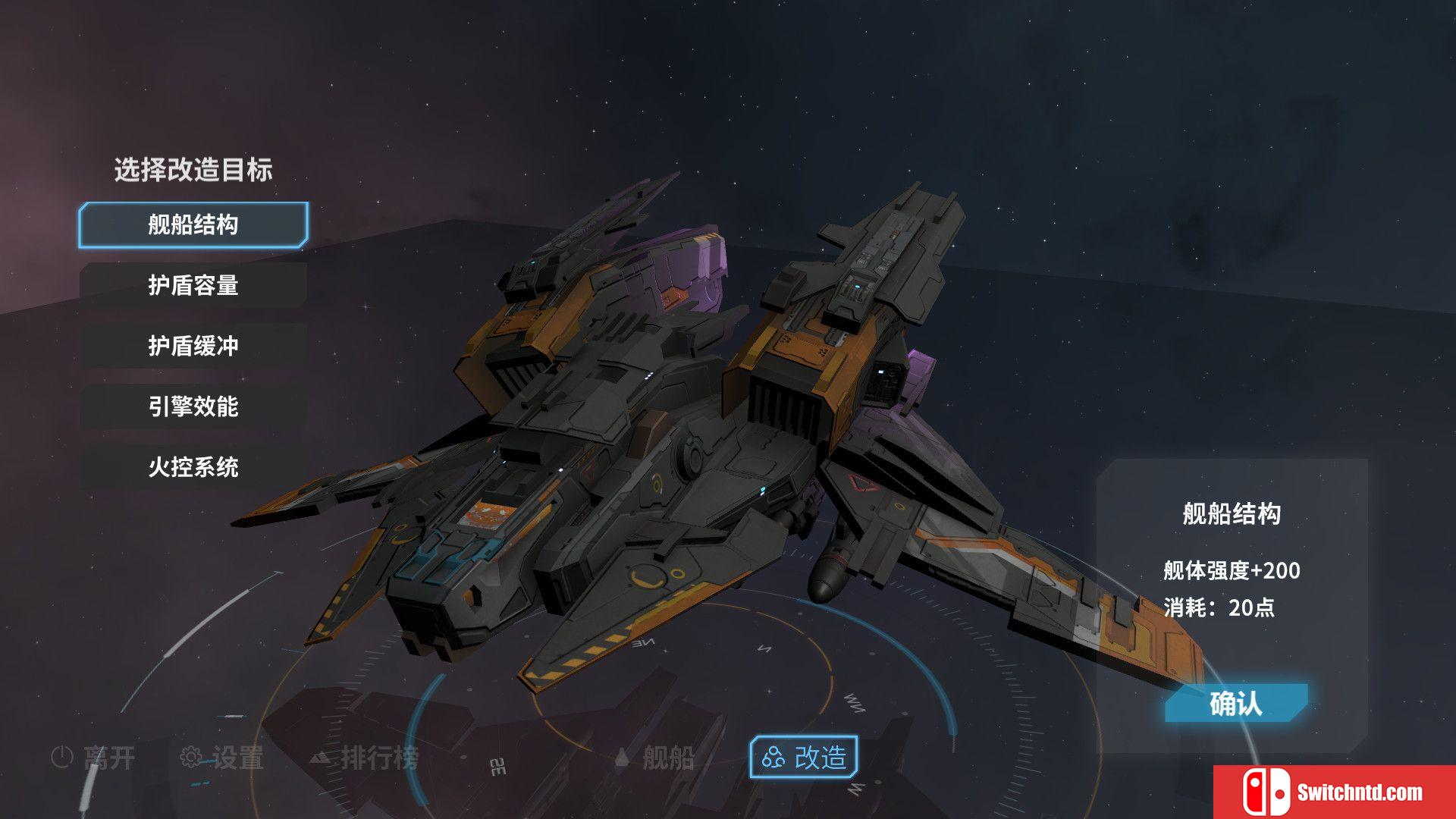Open the 排行榜 leaderboard
The height and width of the screenshot is (819, 1456).
click(366, 757)
